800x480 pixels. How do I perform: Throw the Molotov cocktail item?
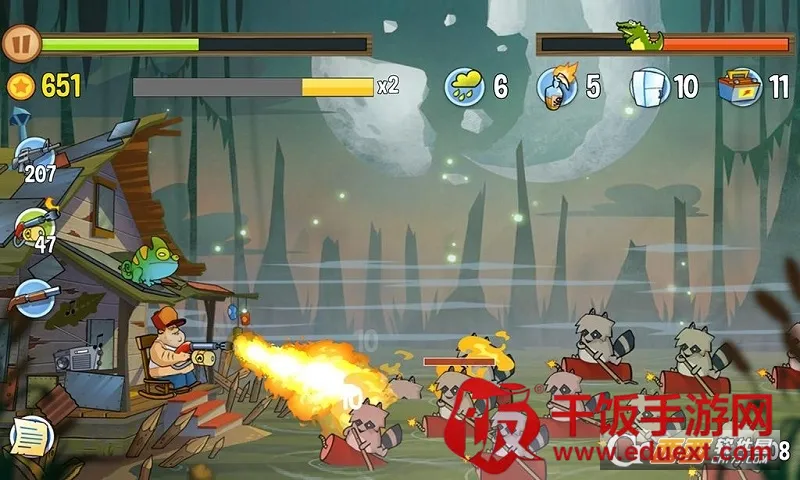(556, 87)
